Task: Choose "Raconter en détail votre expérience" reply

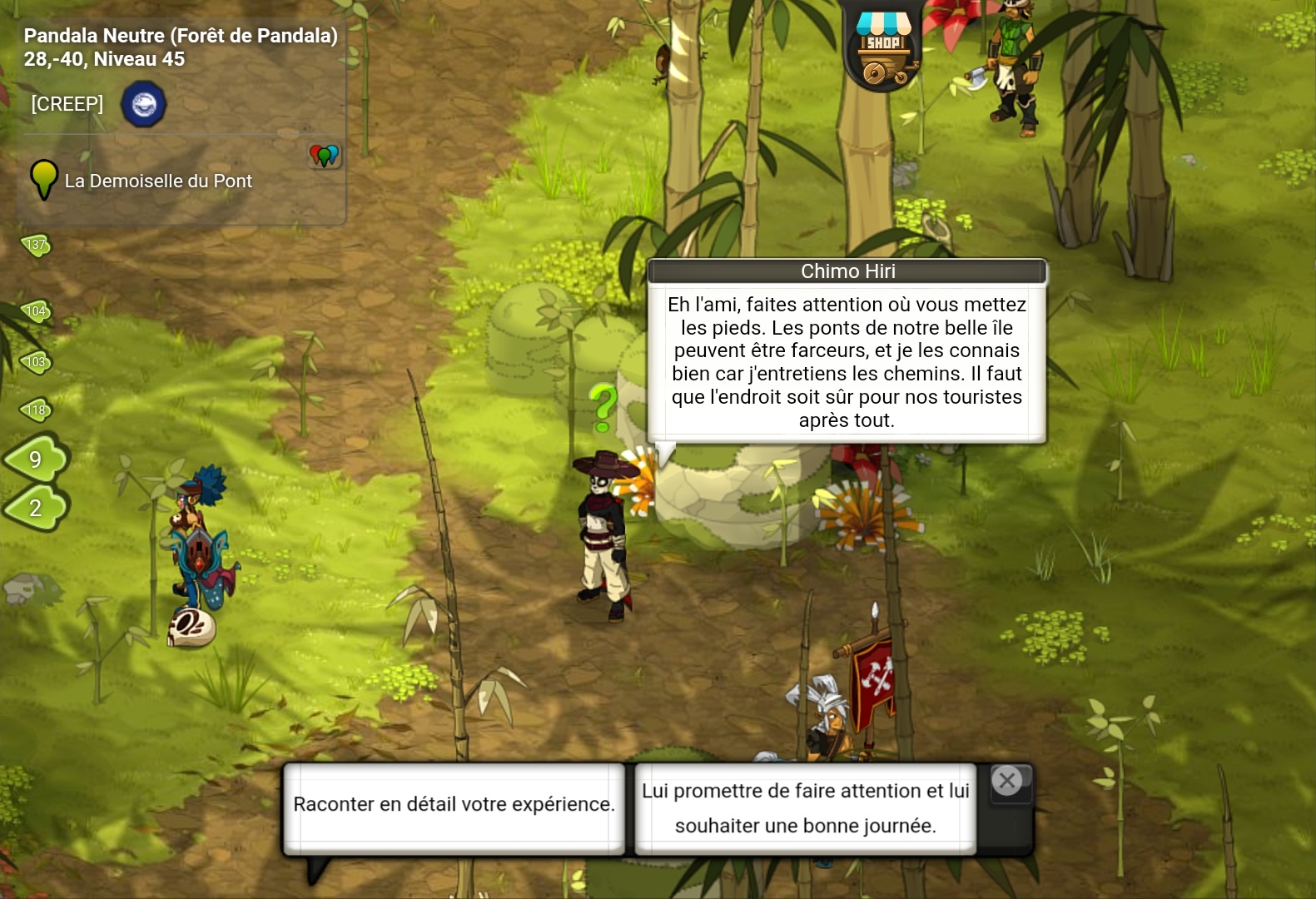Action: (x=454, y=805)
